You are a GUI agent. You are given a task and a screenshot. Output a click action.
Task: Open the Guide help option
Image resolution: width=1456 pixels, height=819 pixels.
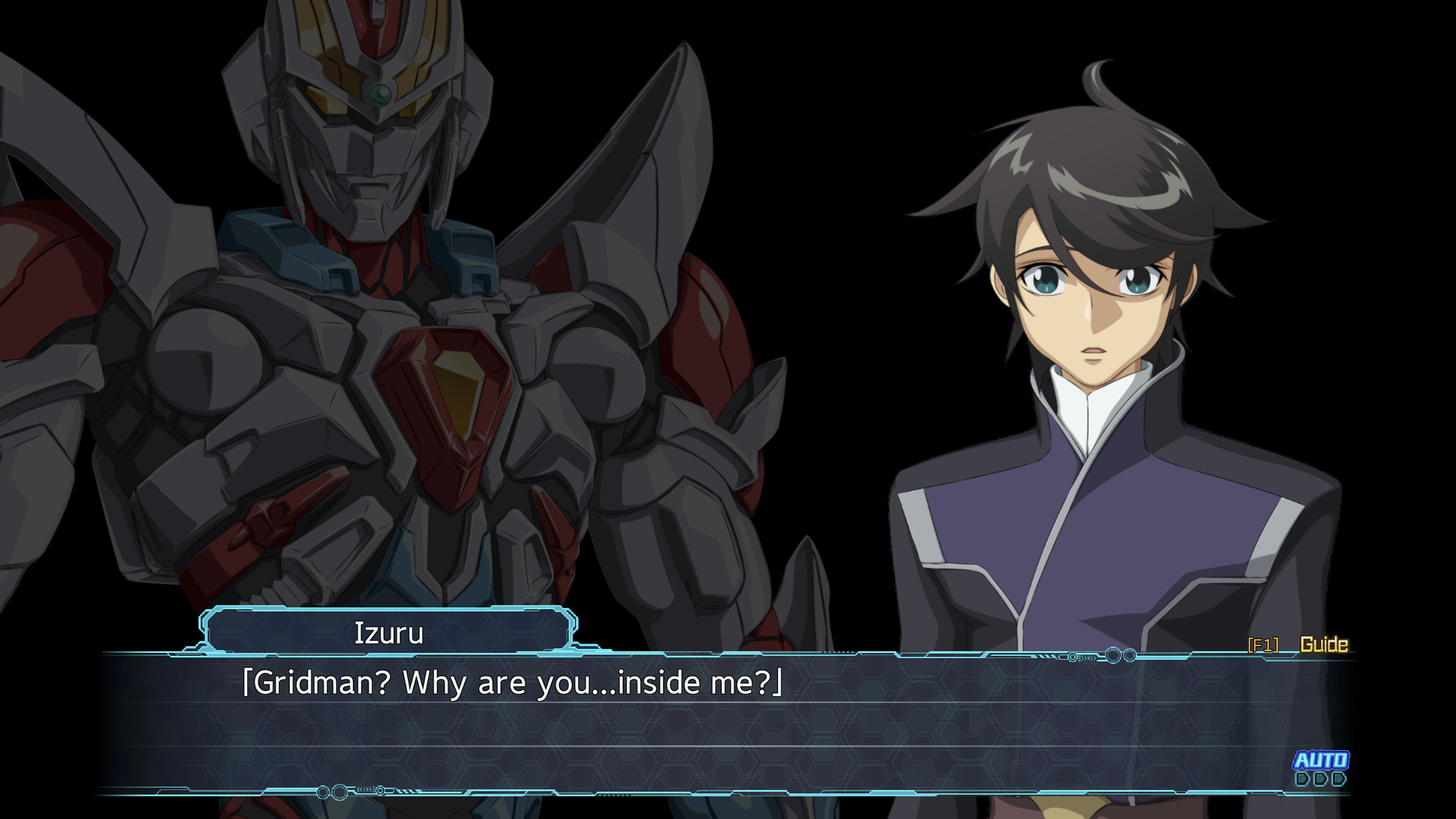pyautogui.click(x=1323, y=645)
